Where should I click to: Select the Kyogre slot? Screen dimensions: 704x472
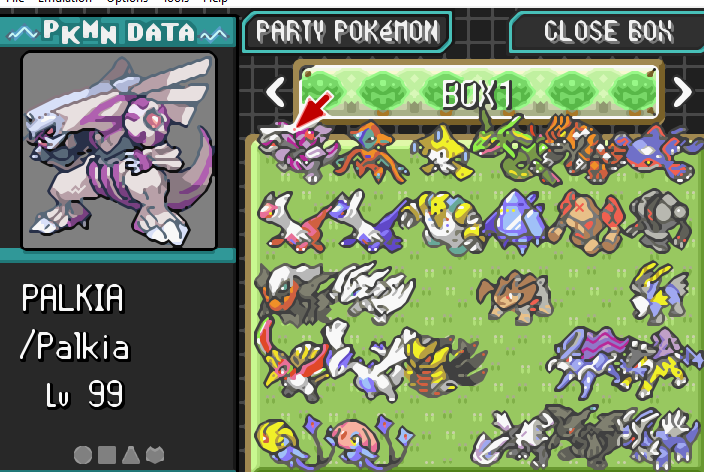[655, 150]
